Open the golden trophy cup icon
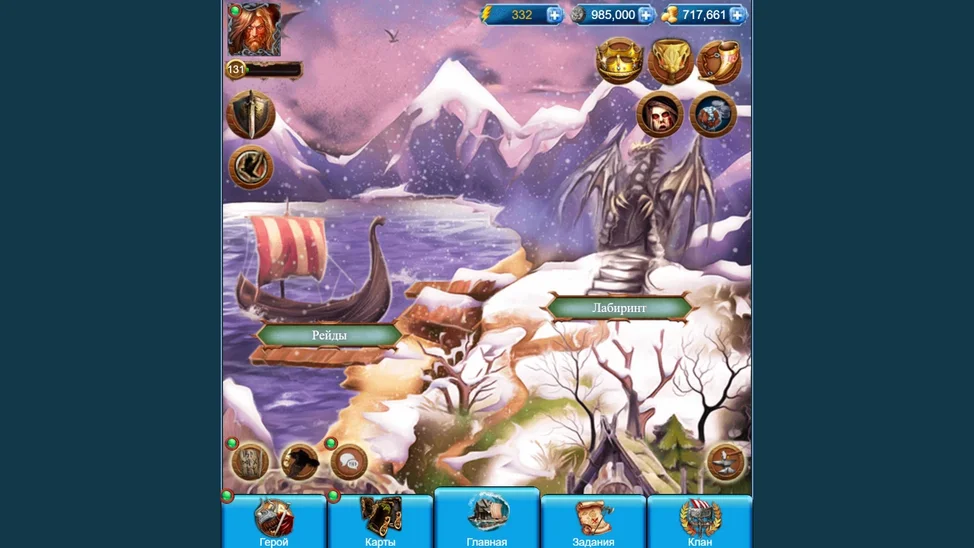Screen dimensions: 974x548 [670, 62]
